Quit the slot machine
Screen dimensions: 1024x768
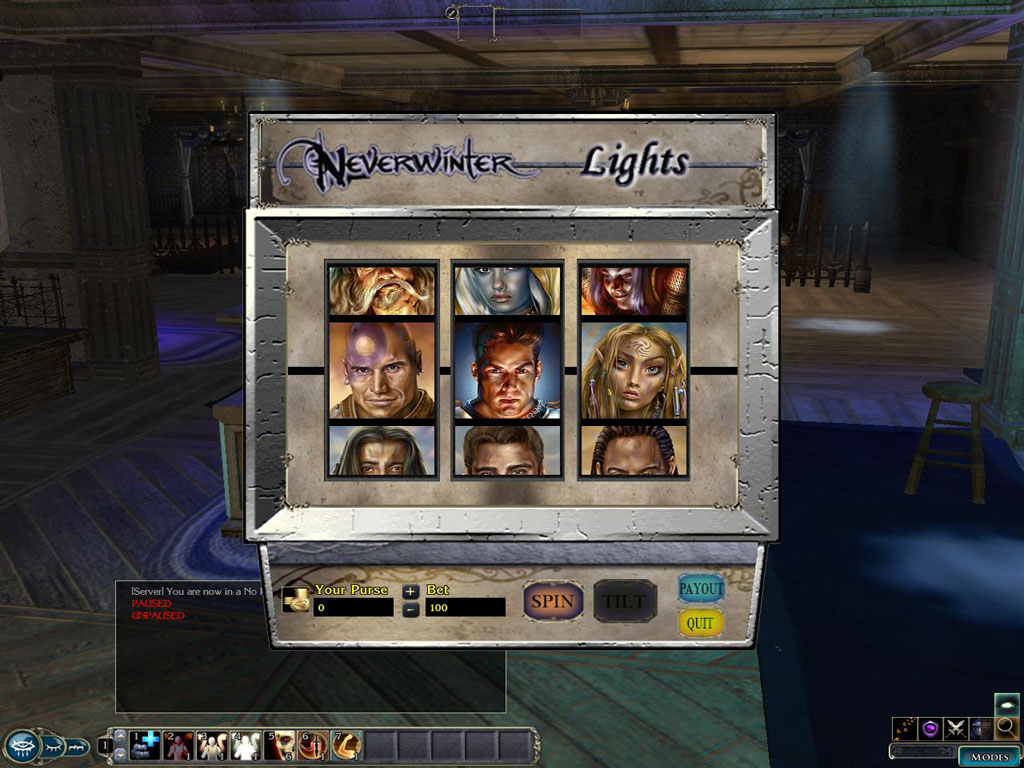pos(700,623)
